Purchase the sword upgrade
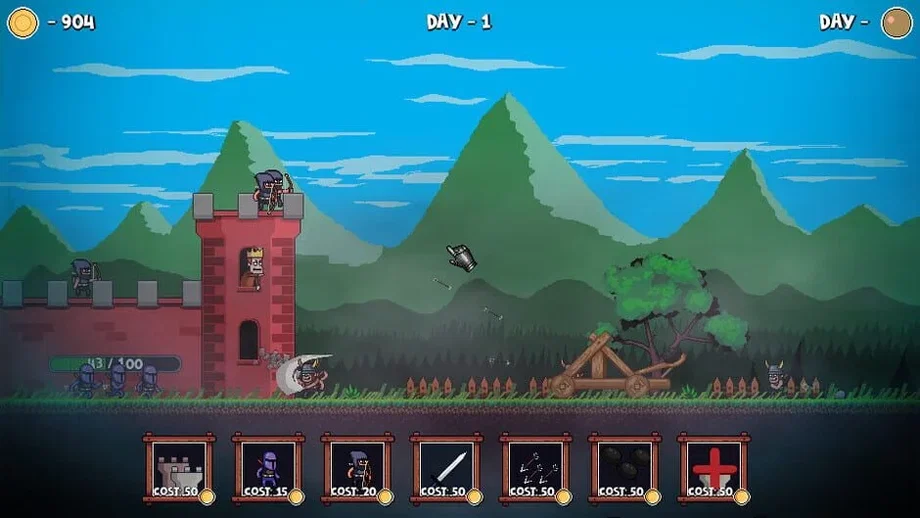Screen dimensions: 920x518 click(446, 468)
